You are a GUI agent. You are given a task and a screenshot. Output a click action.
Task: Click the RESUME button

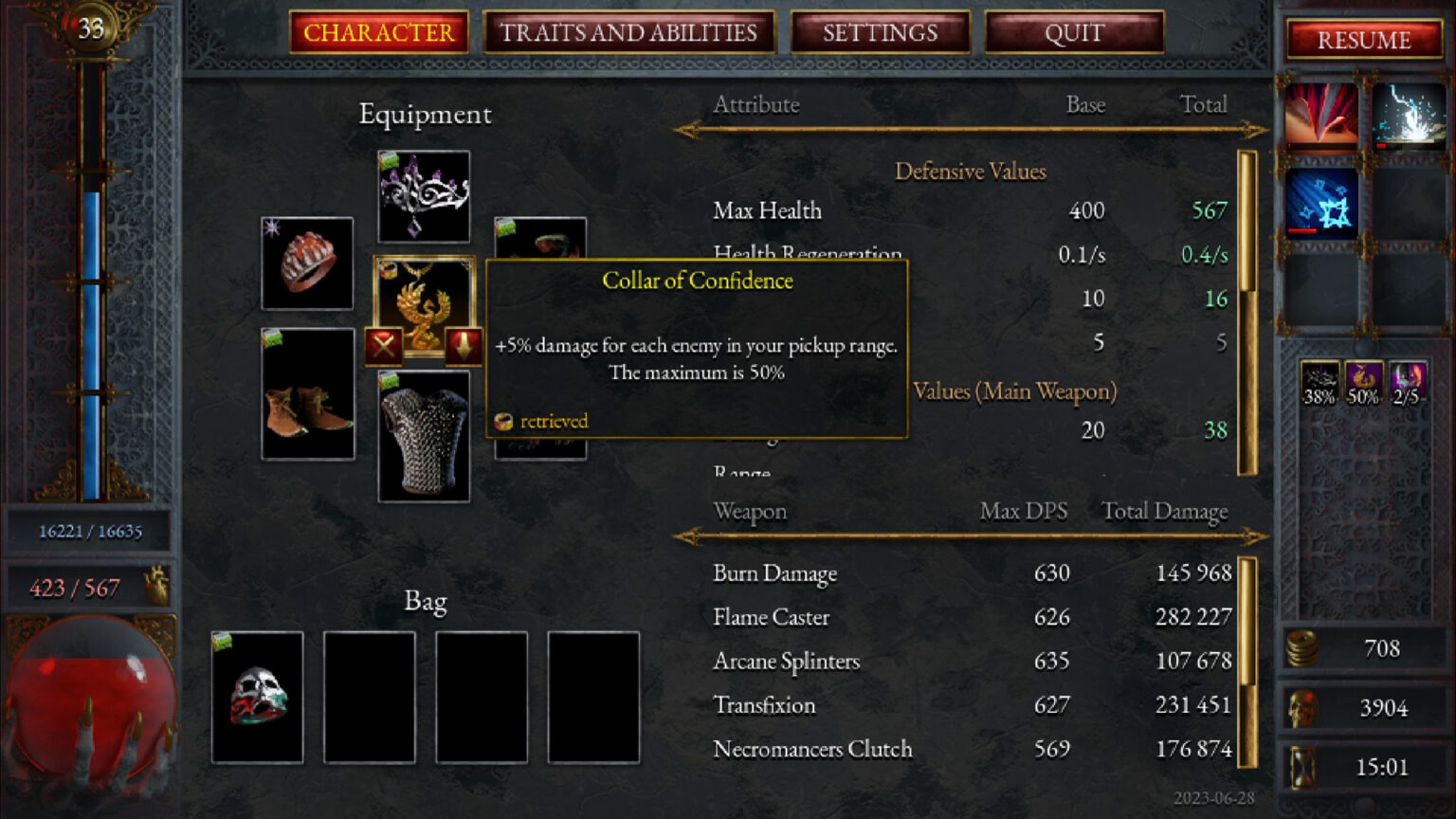coord(1363,41)
